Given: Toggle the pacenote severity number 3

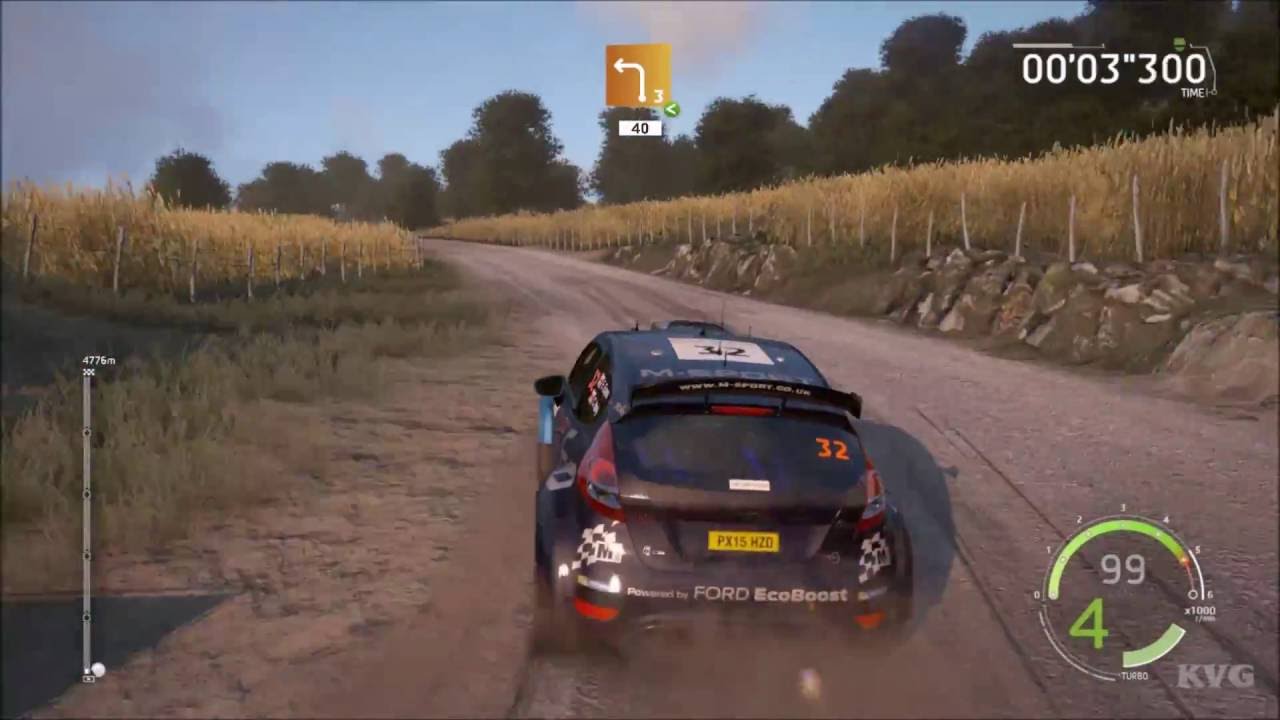Looking at the screenshot, I should tap(658, 96).
